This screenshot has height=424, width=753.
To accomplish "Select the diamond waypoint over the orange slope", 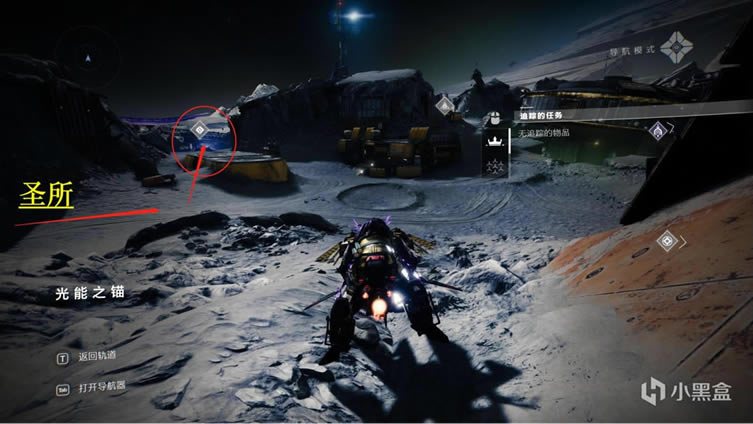I will coord(667,240).
